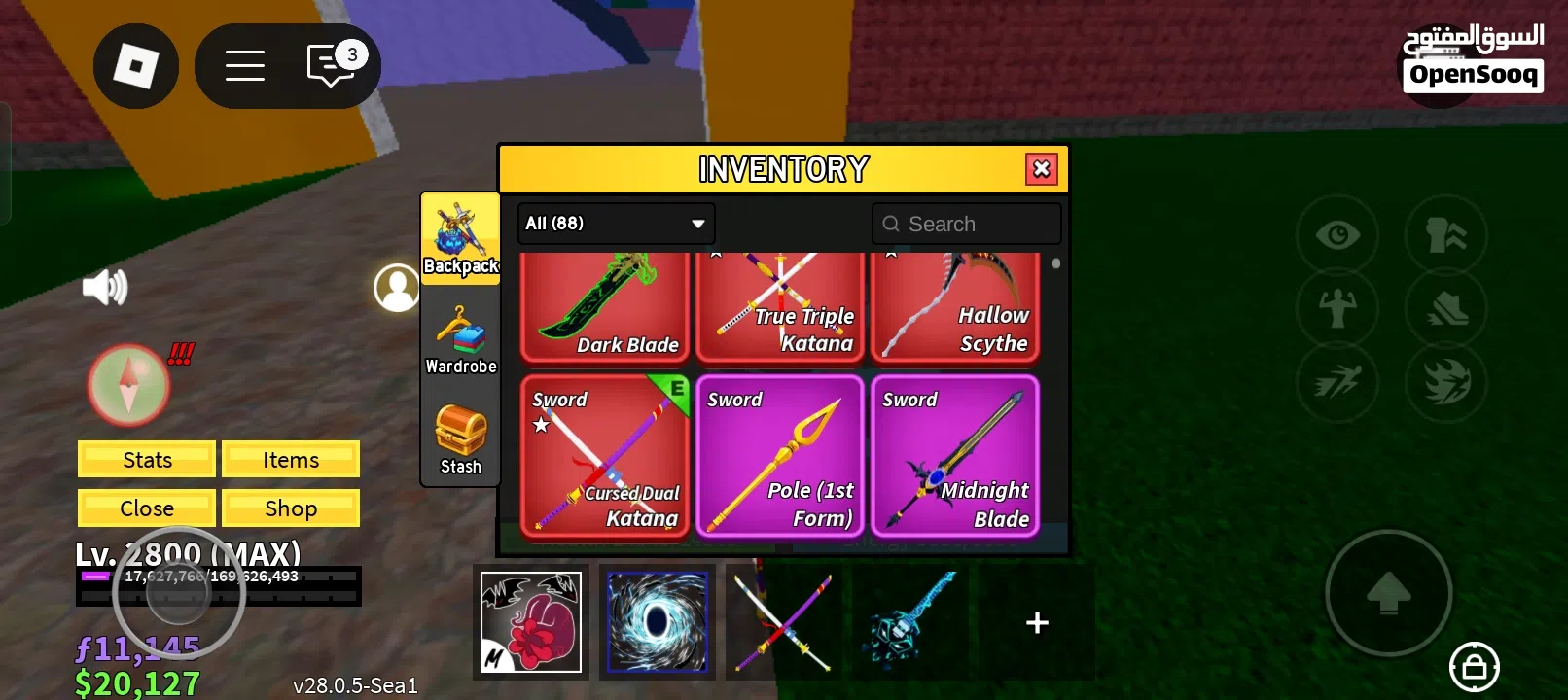Open the Roblox hamburger menu
The height and width of the screenshot is (700, 1568).
[245, 65]
